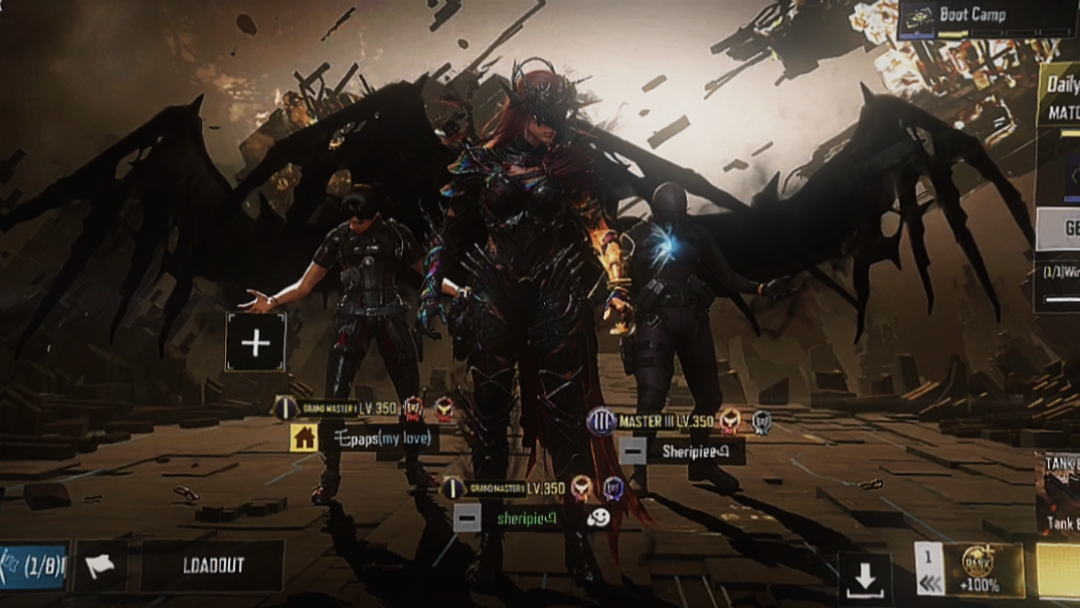Viewport: 1080px width, 608px height.
Task: Open the download arrow button
Action: pyautogui.click(x=864, y=577)
